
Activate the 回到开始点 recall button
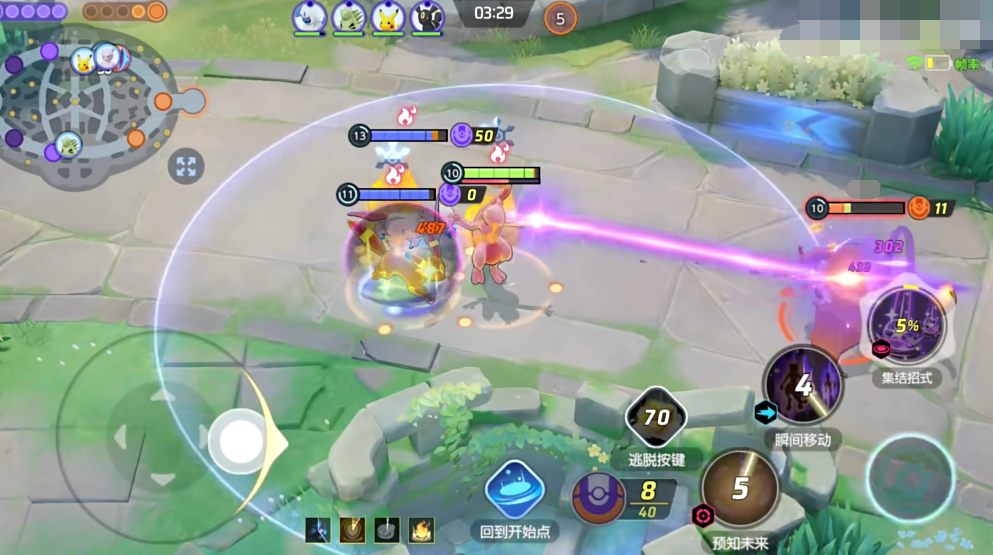(x=514, y=490)
